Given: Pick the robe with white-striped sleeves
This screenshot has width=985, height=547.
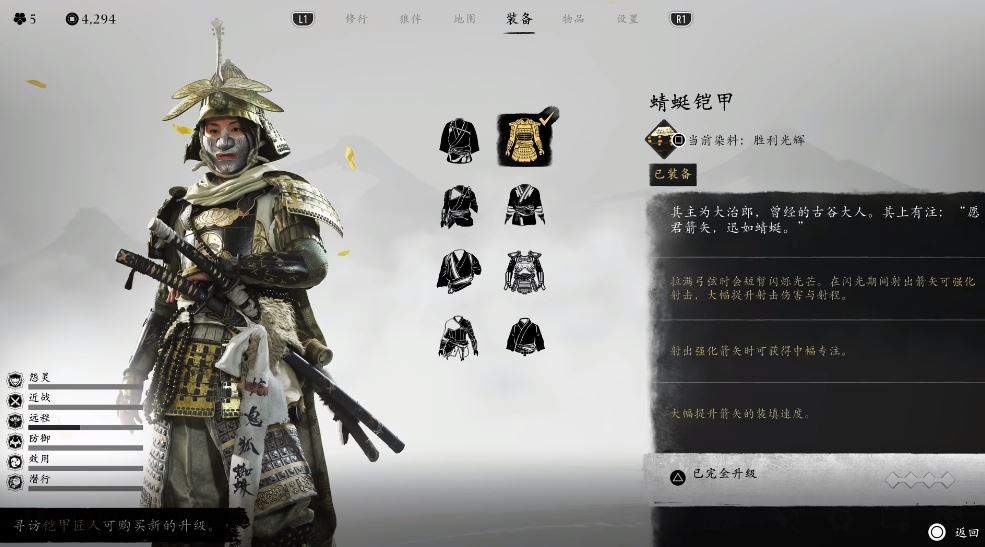Looking at the screenshot, I should (524, 205).
